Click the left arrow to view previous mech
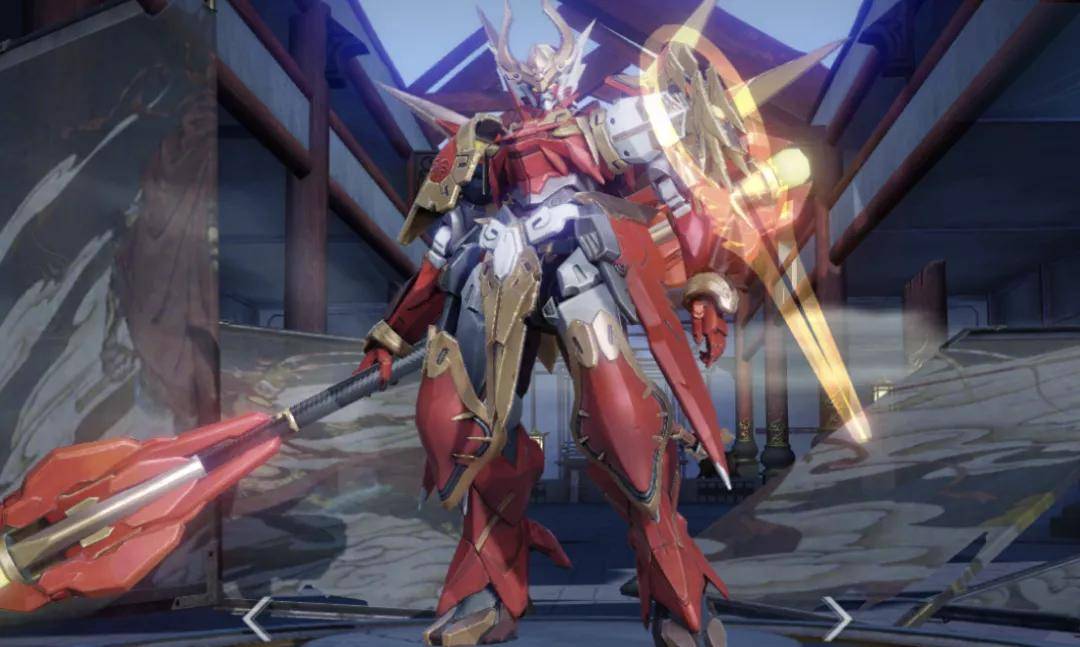Image resolution: width=1080 pixels, height=647 pixels. pos(256,618)
